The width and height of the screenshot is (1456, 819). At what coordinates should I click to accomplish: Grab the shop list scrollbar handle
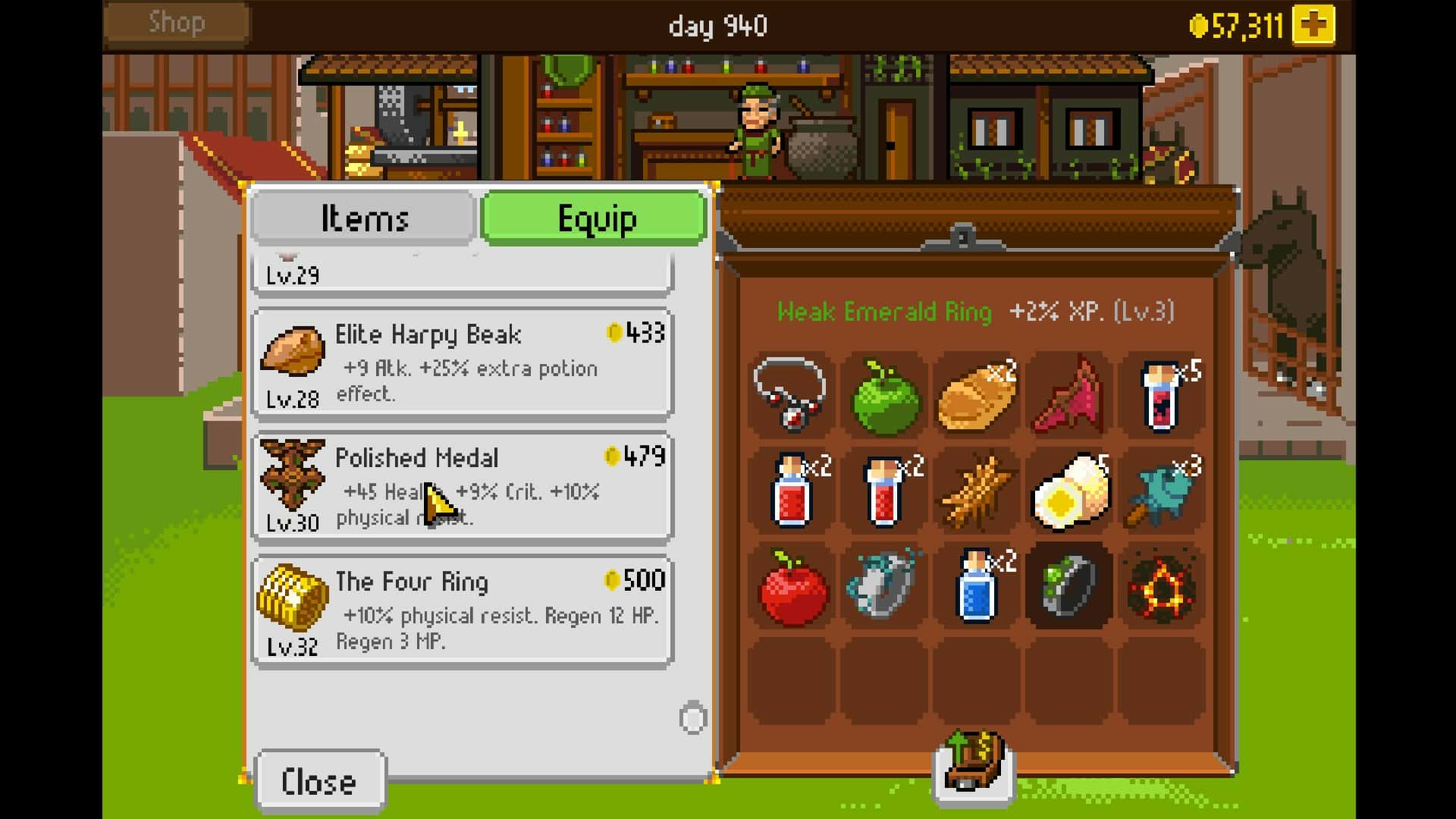click(692, 718)
